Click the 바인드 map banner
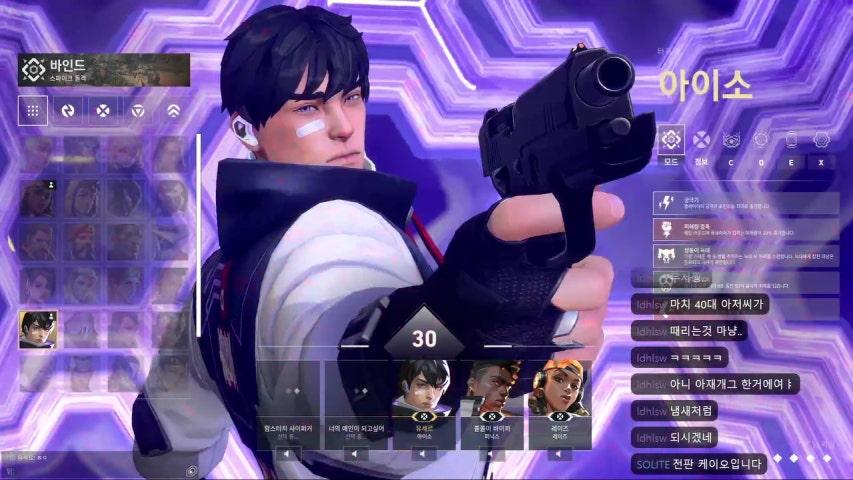The image size is (853, 480). (104, 70)
